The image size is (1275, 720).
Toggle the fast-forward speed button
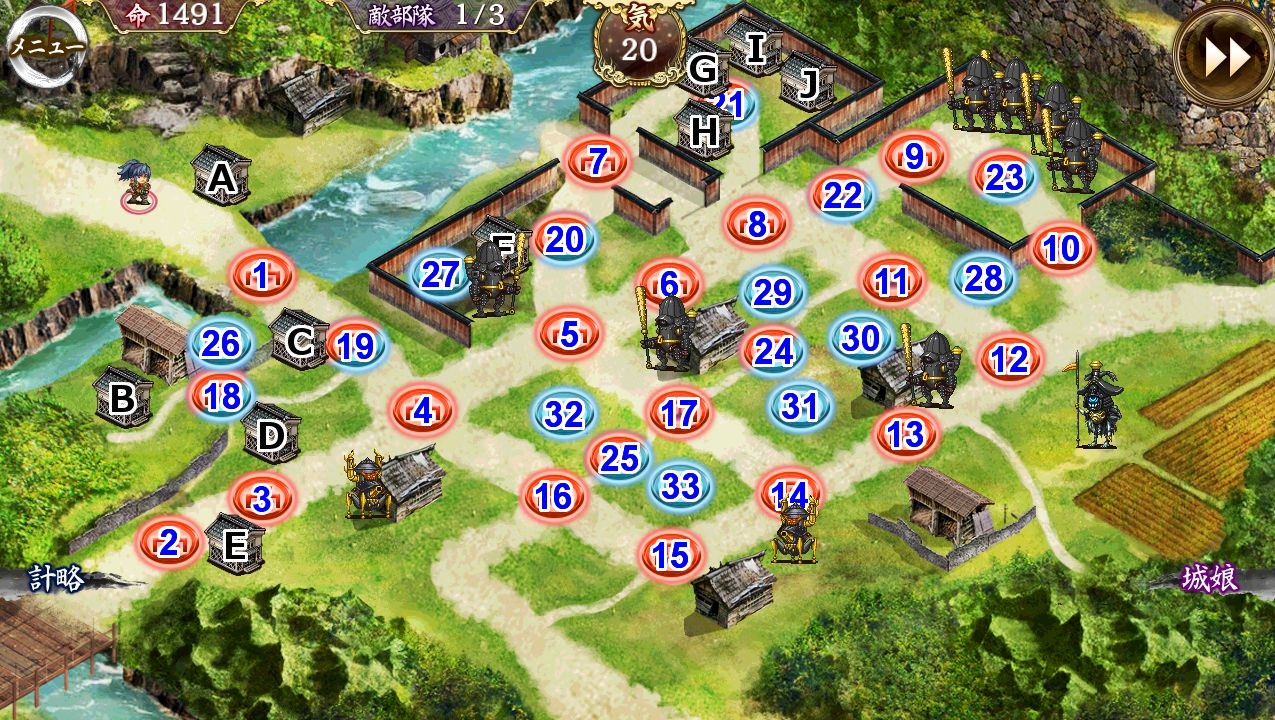point(1226,57)
